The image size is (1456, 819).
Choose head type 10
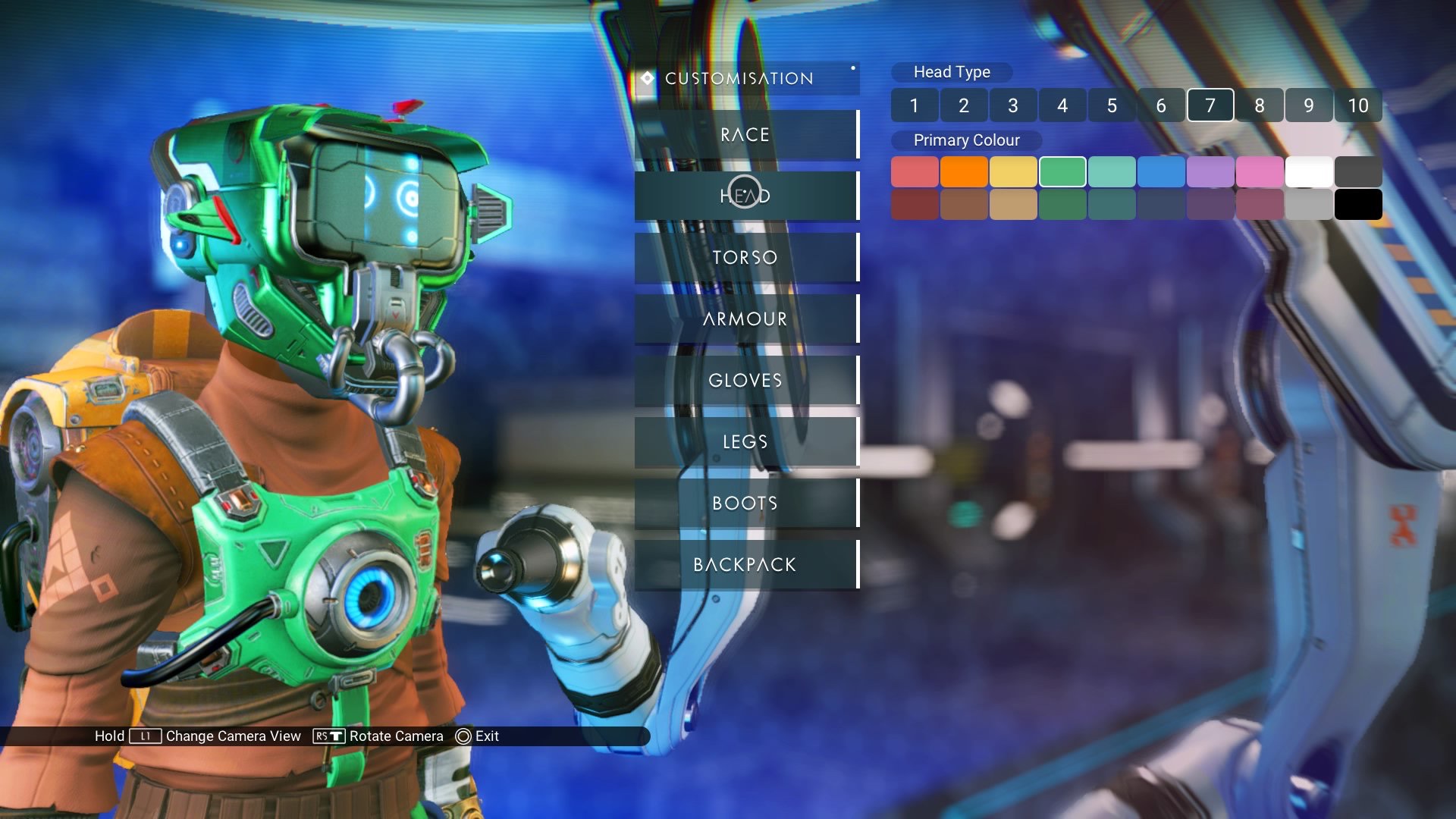[x=1358, y=105]
